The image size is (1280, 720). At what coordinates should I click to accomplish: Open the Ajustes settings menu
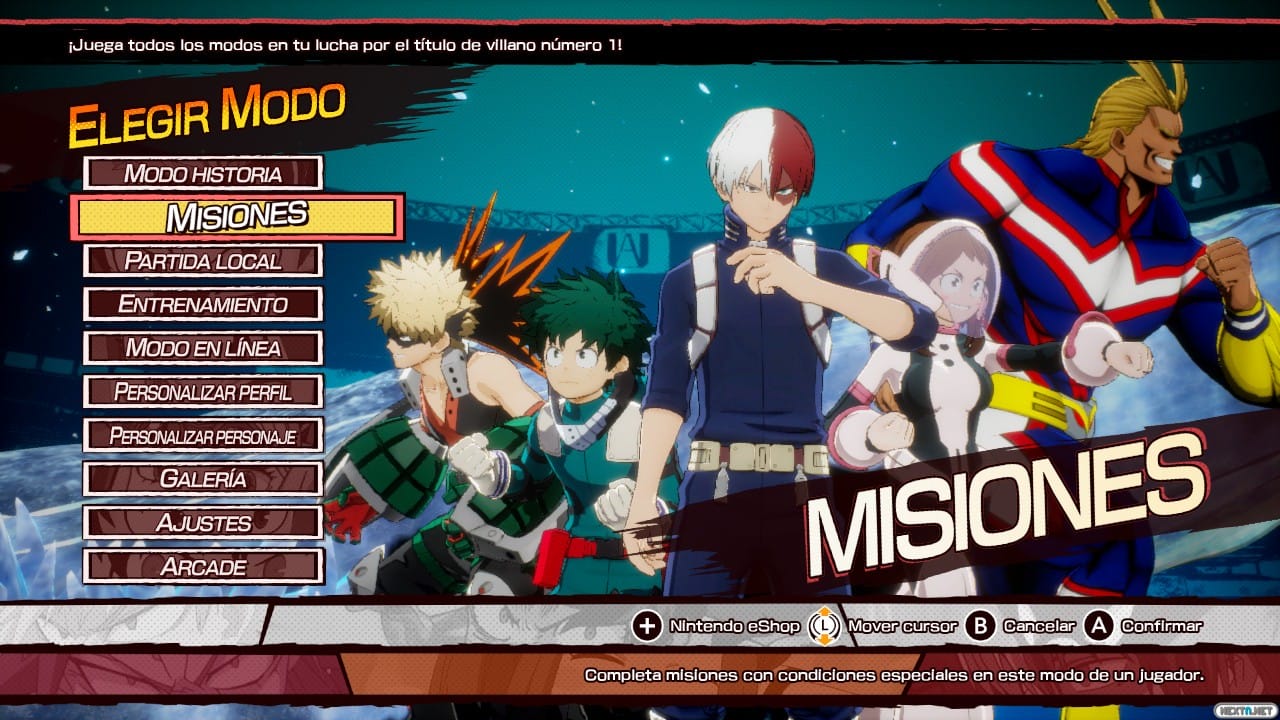pyautogui.click(x=203, y=522)
